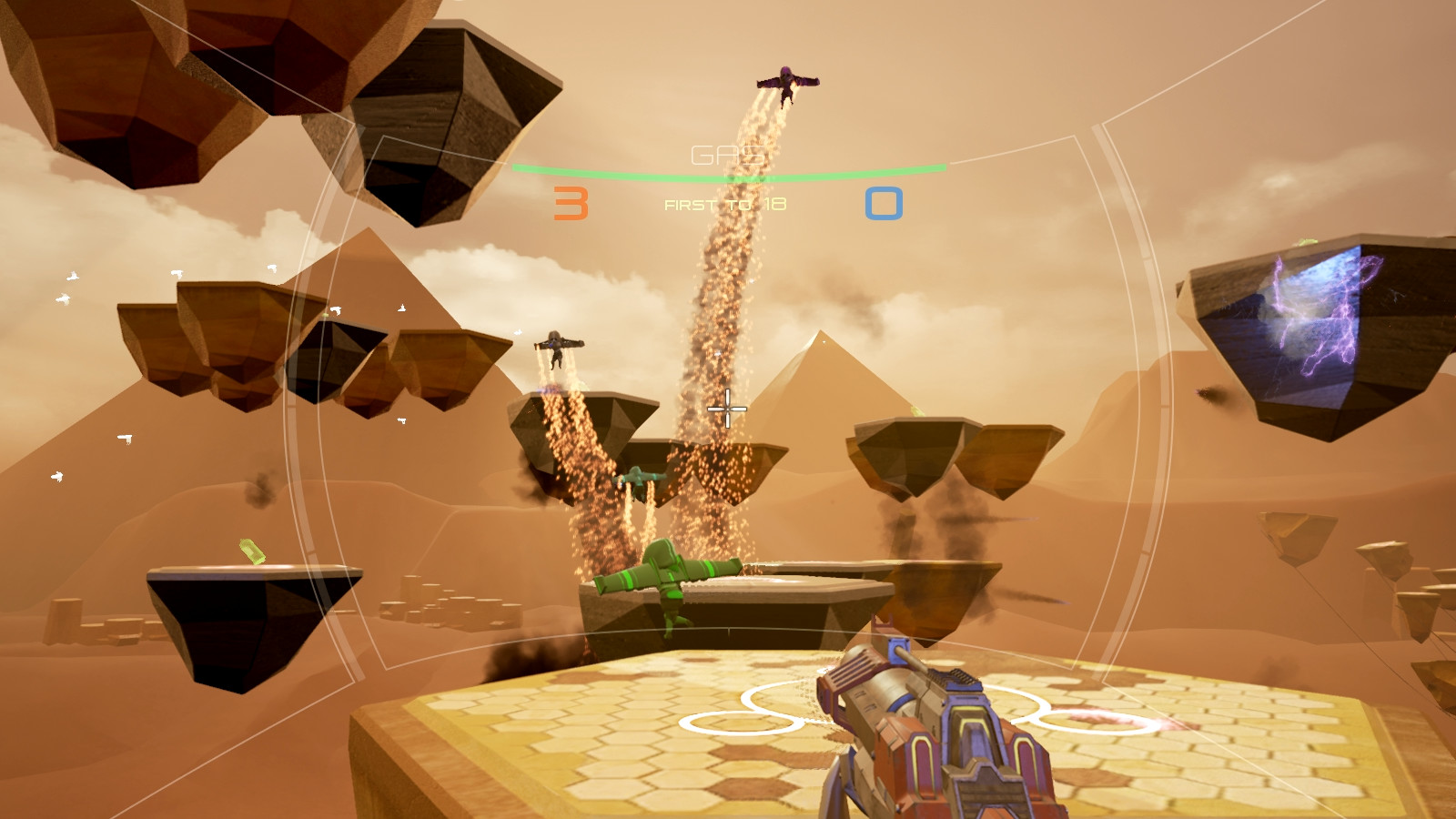Select the purple jetpack player at top

point(787,80)
